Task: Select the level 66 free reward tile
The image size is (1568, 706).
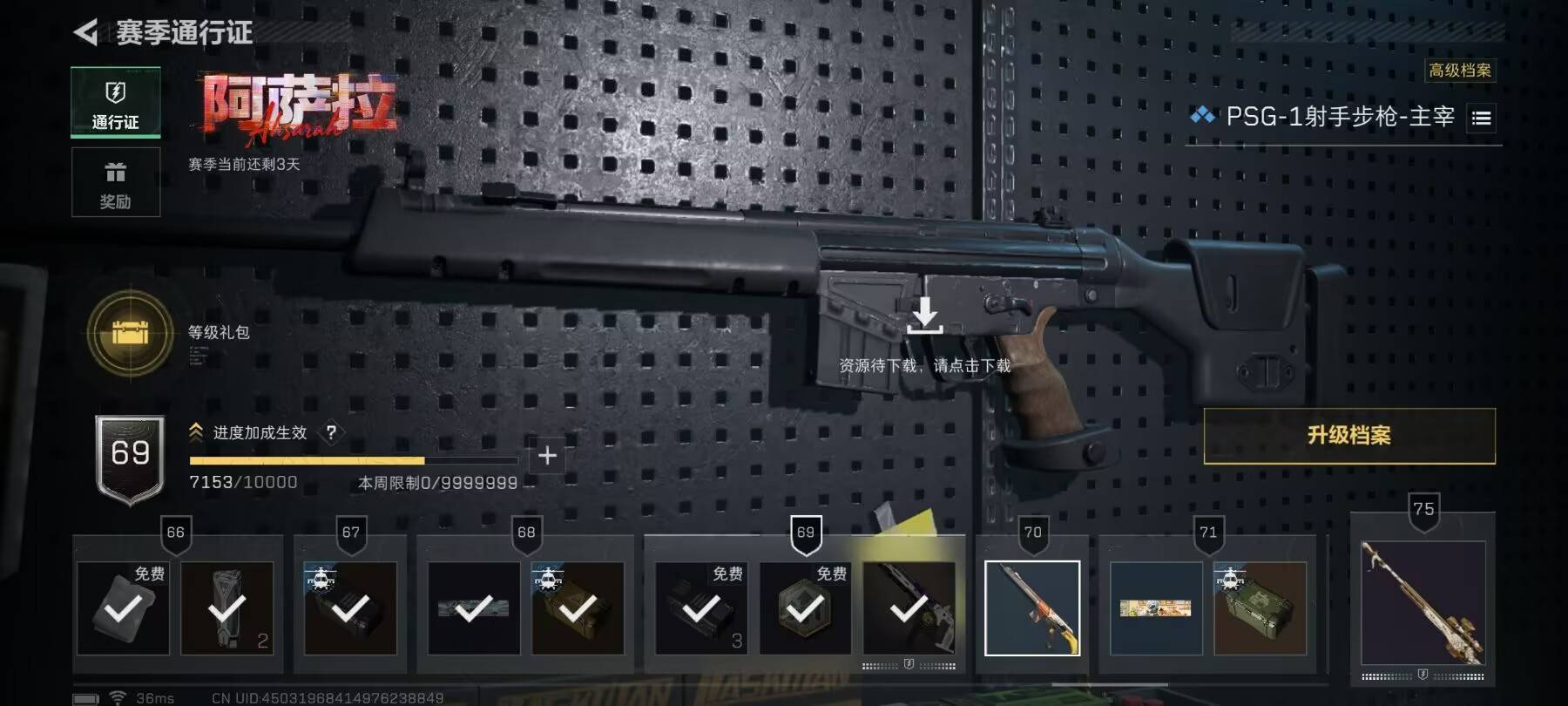Action: [123, 608]
